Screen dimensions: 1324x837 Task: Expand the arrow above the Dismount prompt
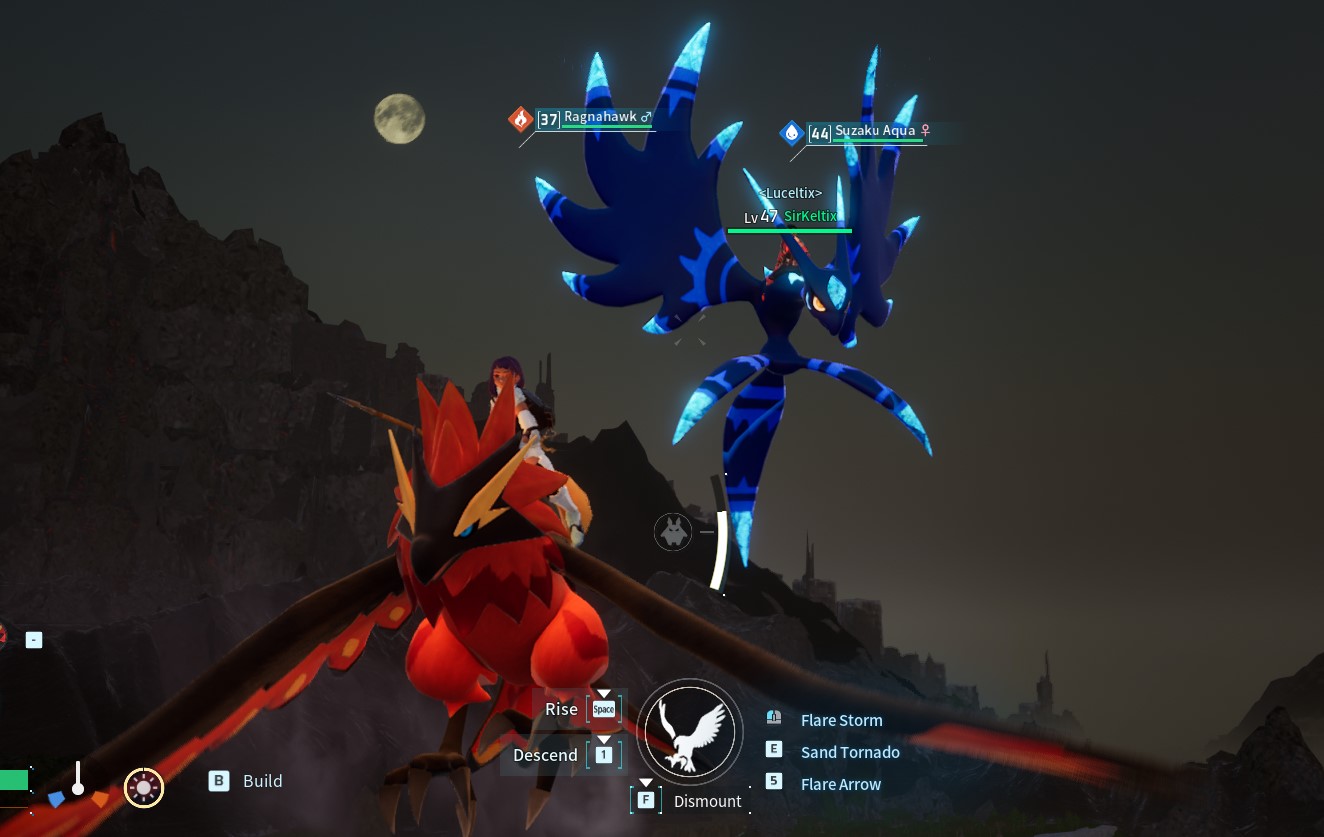pyautogui.click(x=645, y=781)
